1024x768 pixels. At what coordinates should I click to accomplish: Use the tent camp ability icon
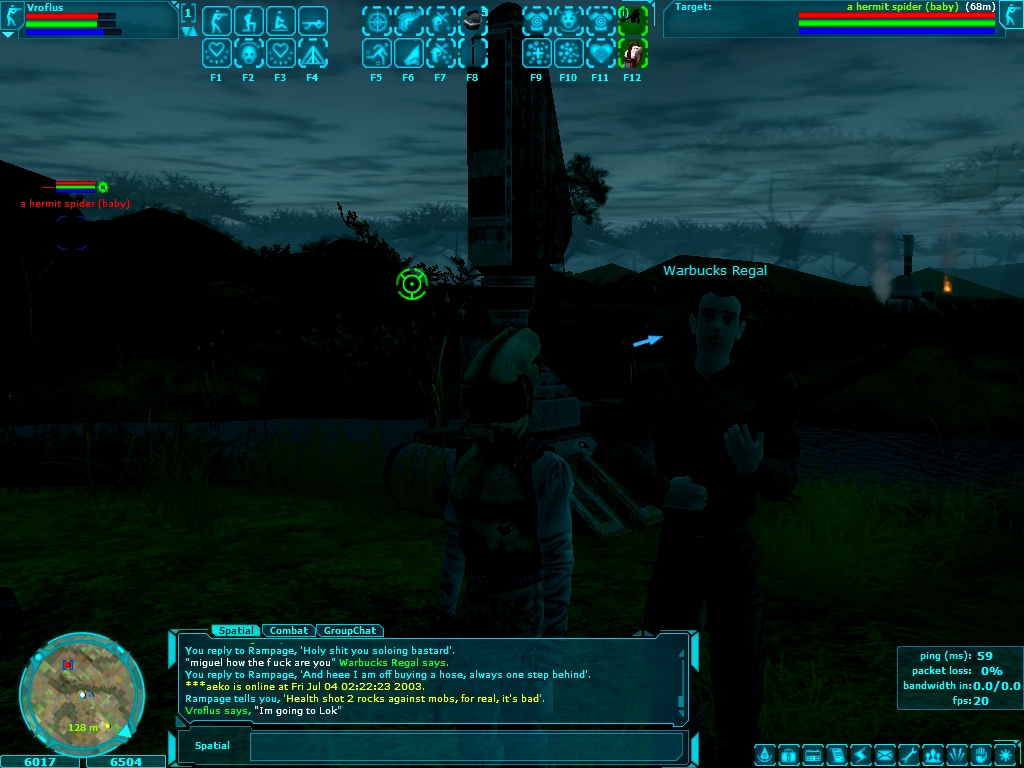pos(313,53)
